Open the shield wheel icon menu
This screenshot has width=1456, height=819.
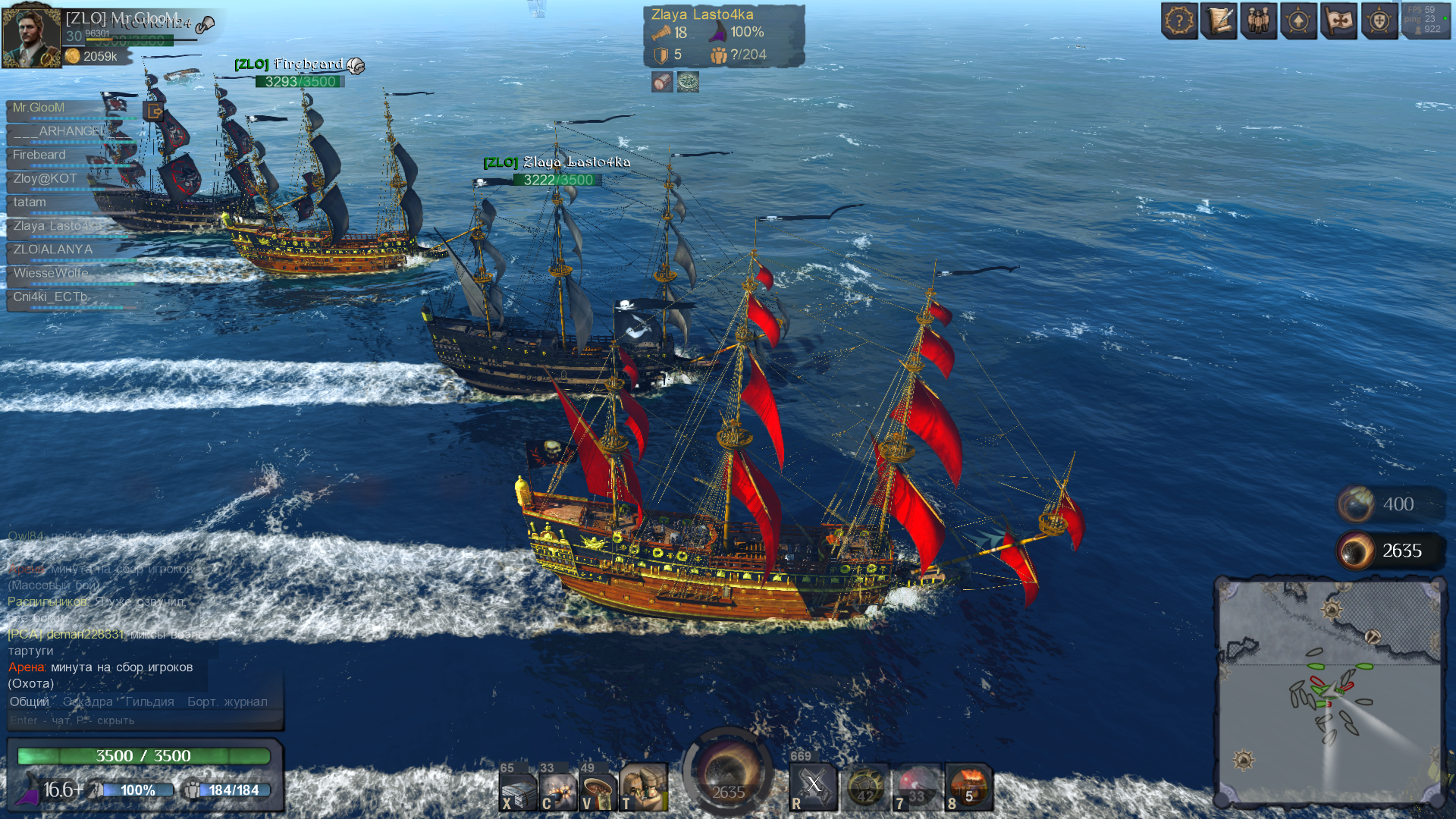point(1379,21)
